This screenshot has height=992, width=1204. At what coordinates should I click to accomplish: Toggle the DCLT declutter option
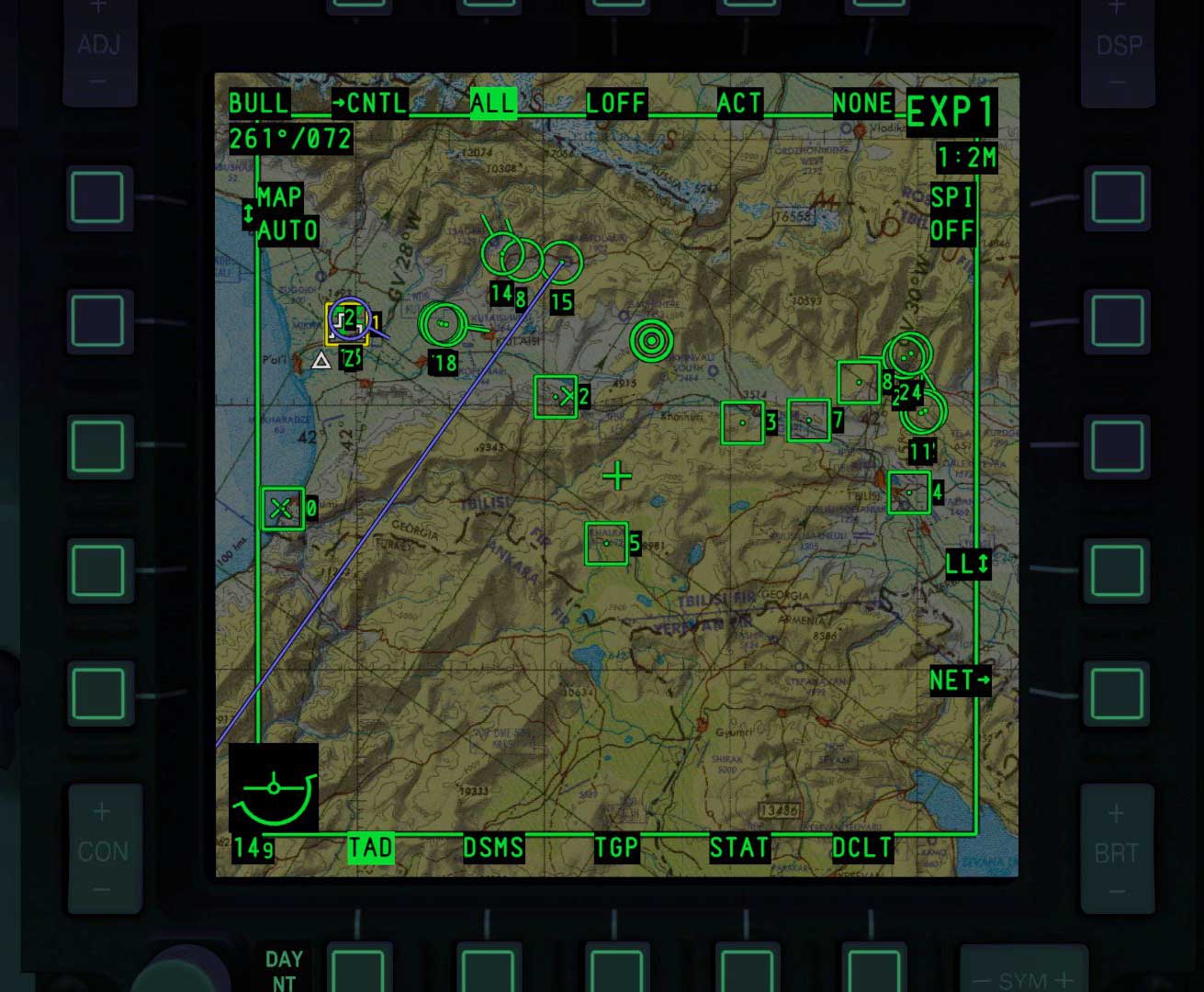pyautogui.click(x=861, y=848)
